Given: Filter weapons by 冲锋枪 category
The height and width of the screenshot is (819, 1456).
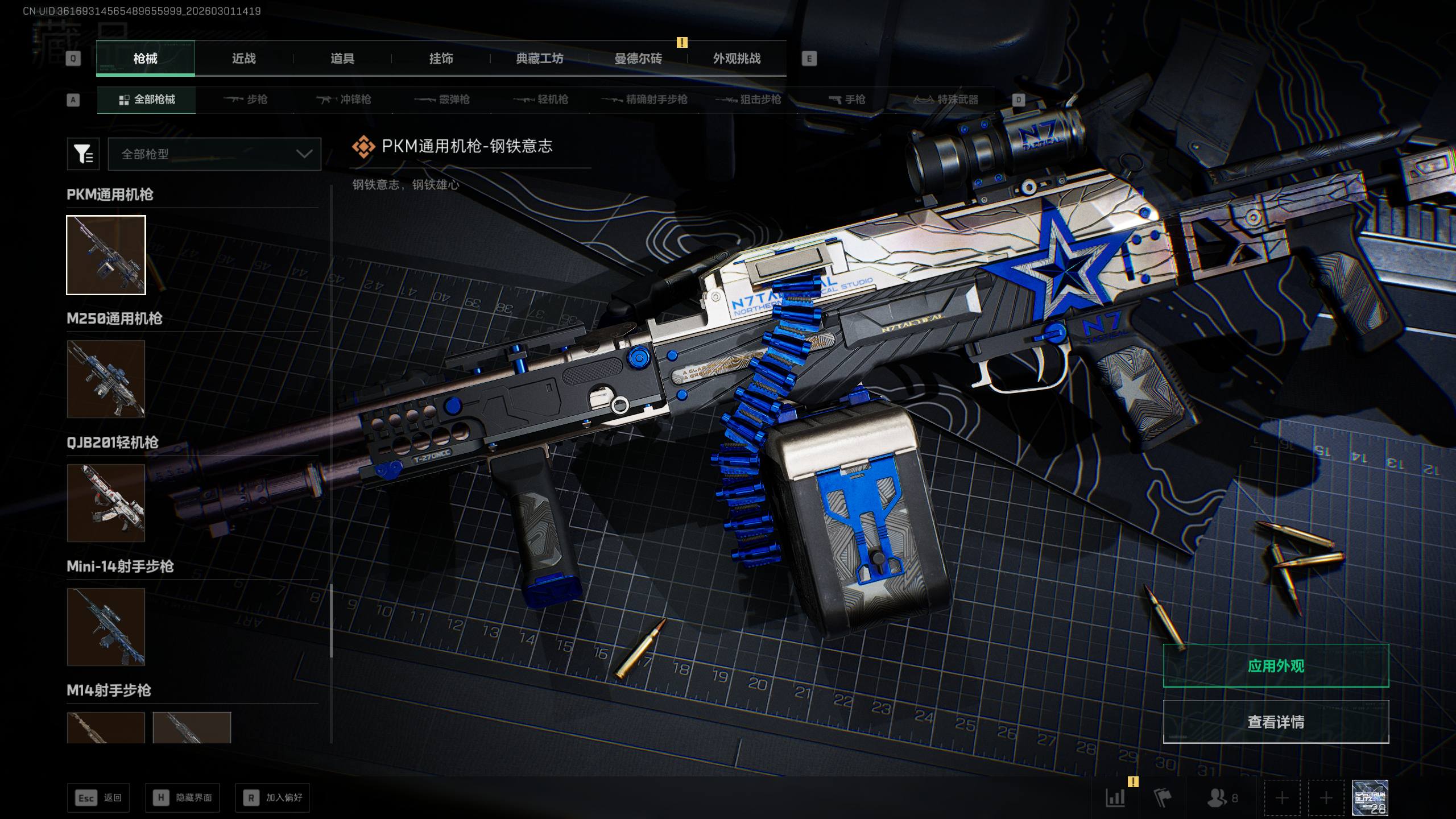Looking at the screenshot, I should point(344,100).
